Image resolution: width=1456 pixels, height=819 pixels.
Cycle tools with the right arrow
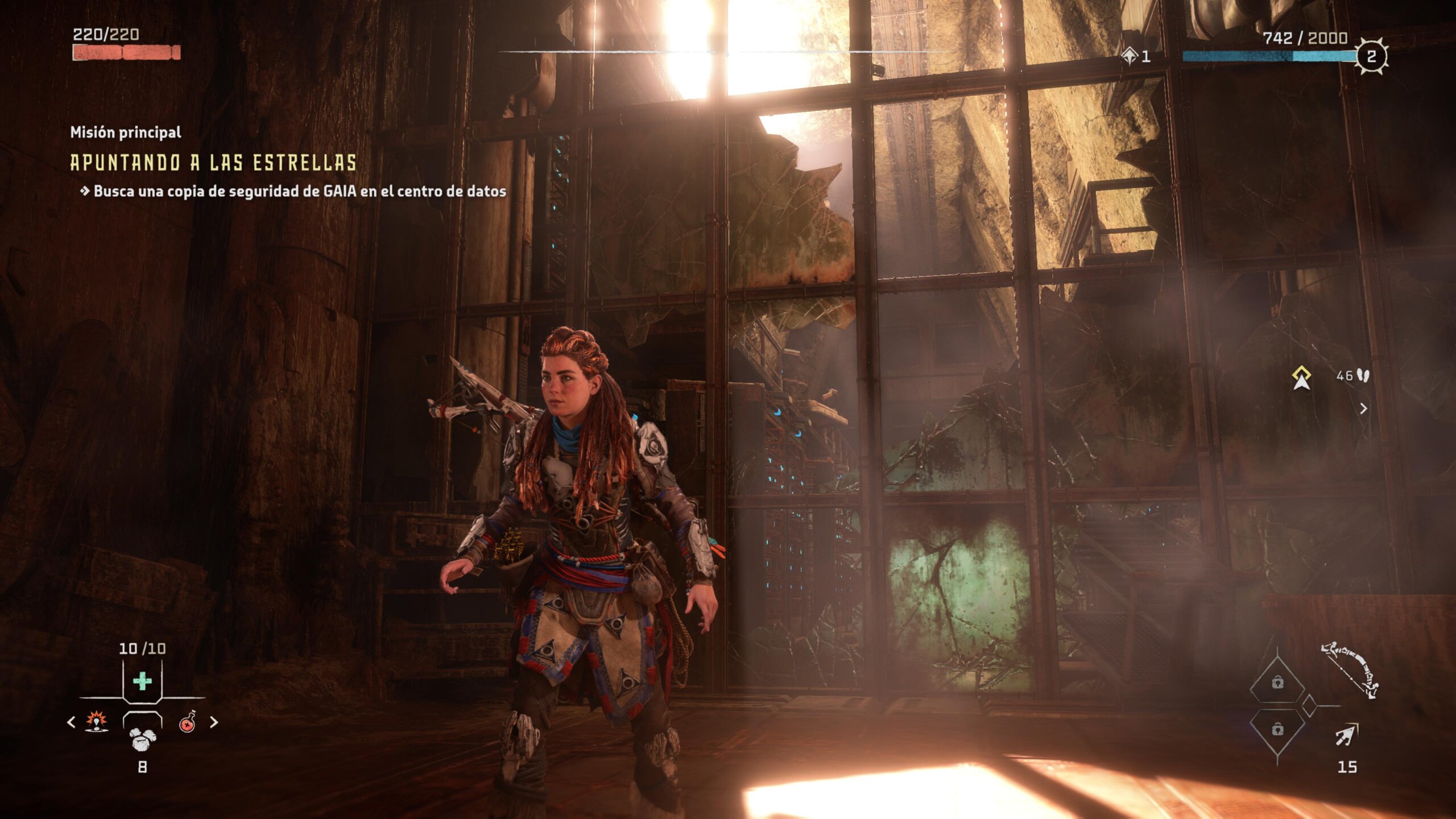click(x=214, y=722)
